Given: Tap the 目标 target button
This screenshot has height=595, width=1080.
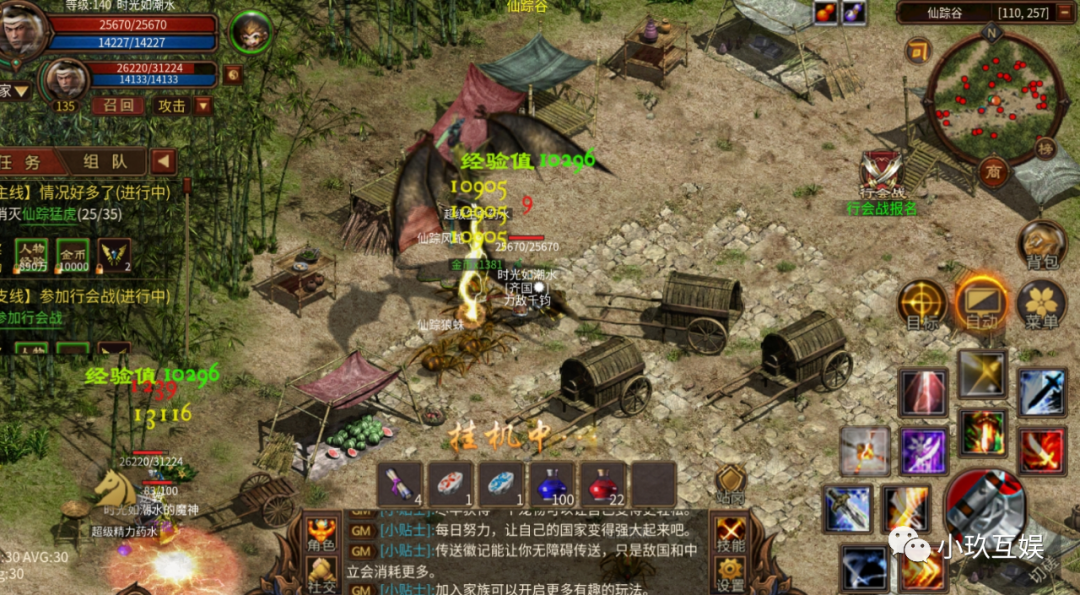Looking at the screenshot, I should [921, 304].
